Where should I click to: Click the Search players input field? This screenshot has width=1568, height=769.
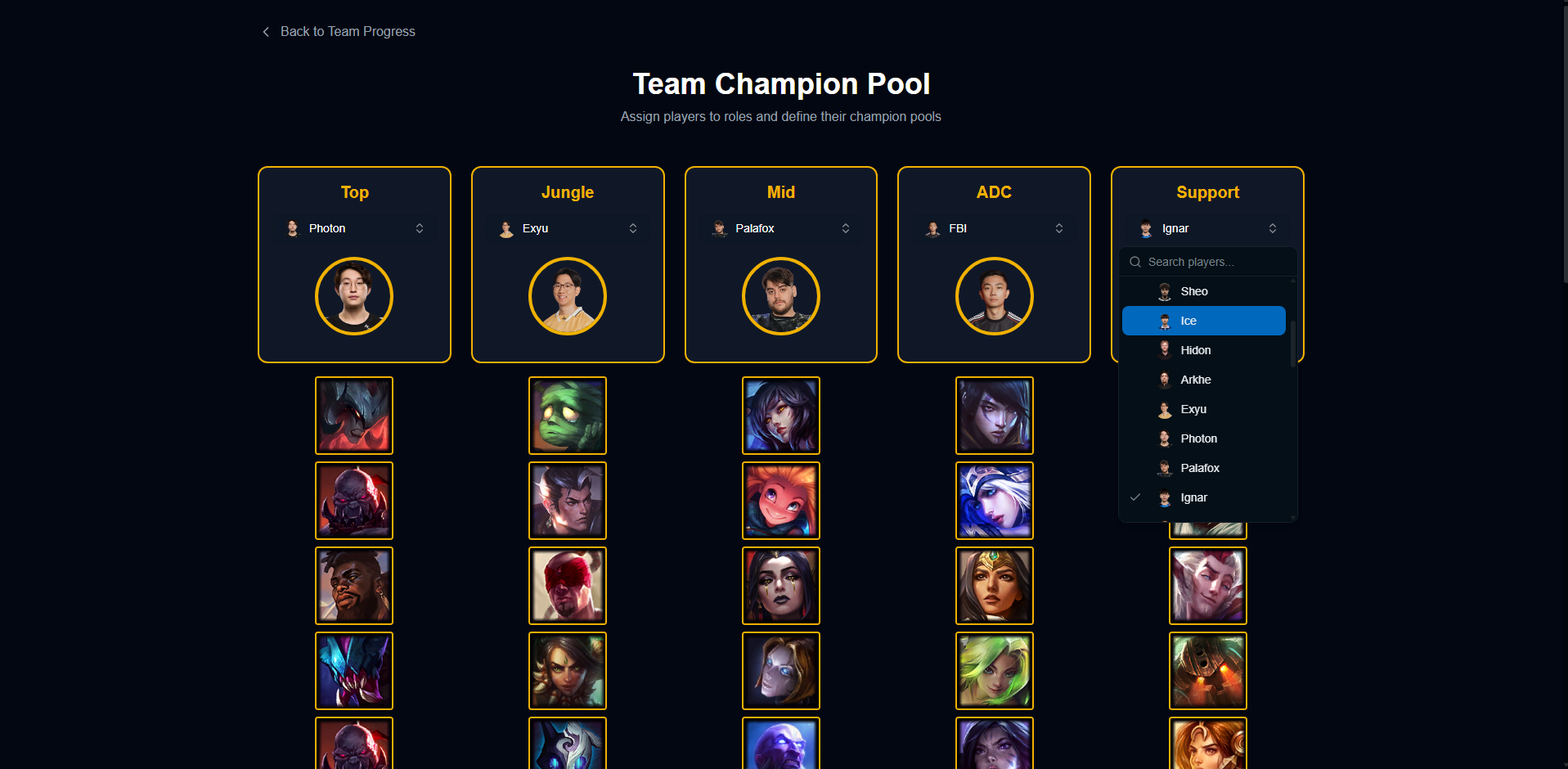point(1208,262)
